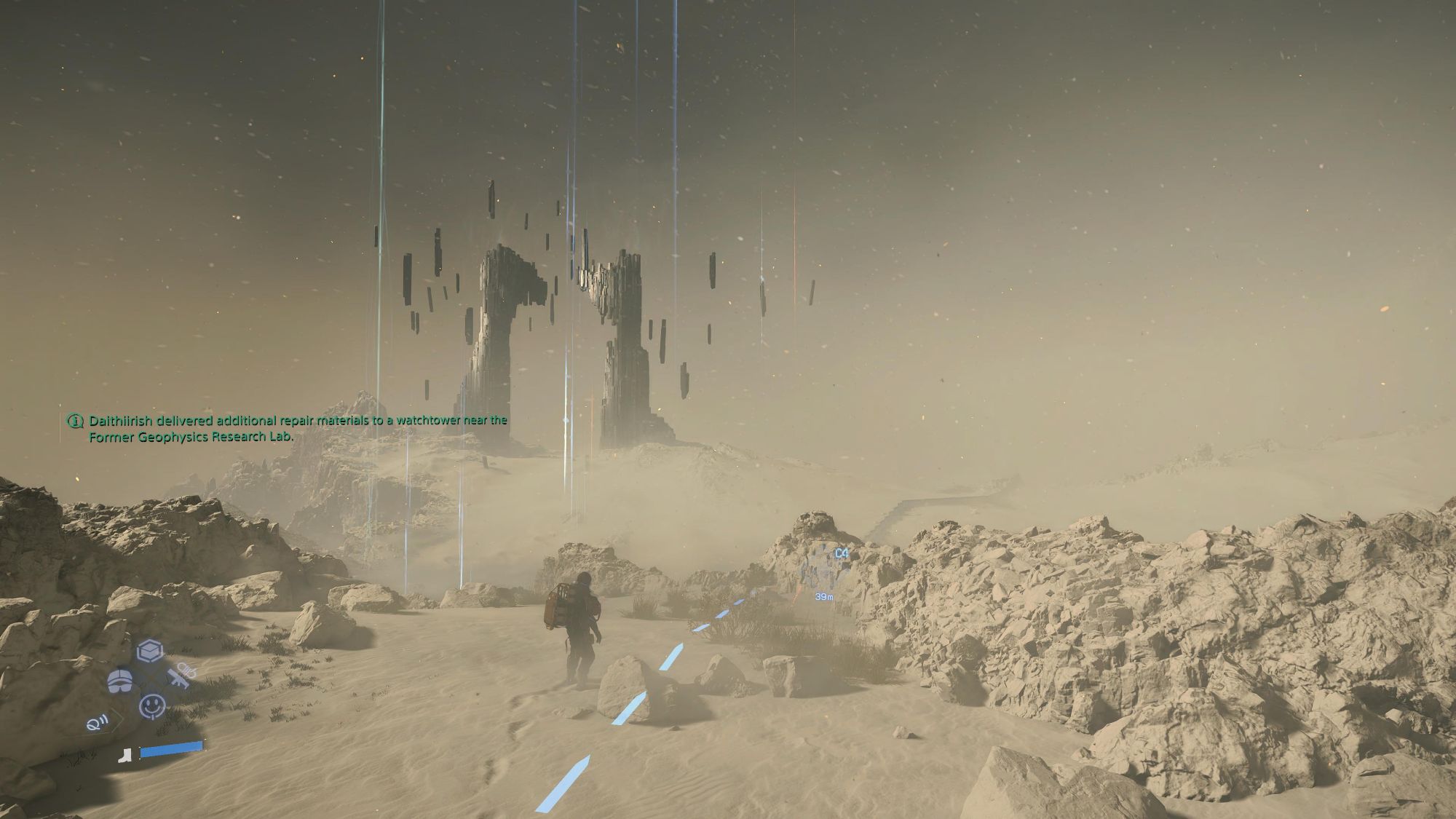Activate the smiley face icon

tap(151, 706)
